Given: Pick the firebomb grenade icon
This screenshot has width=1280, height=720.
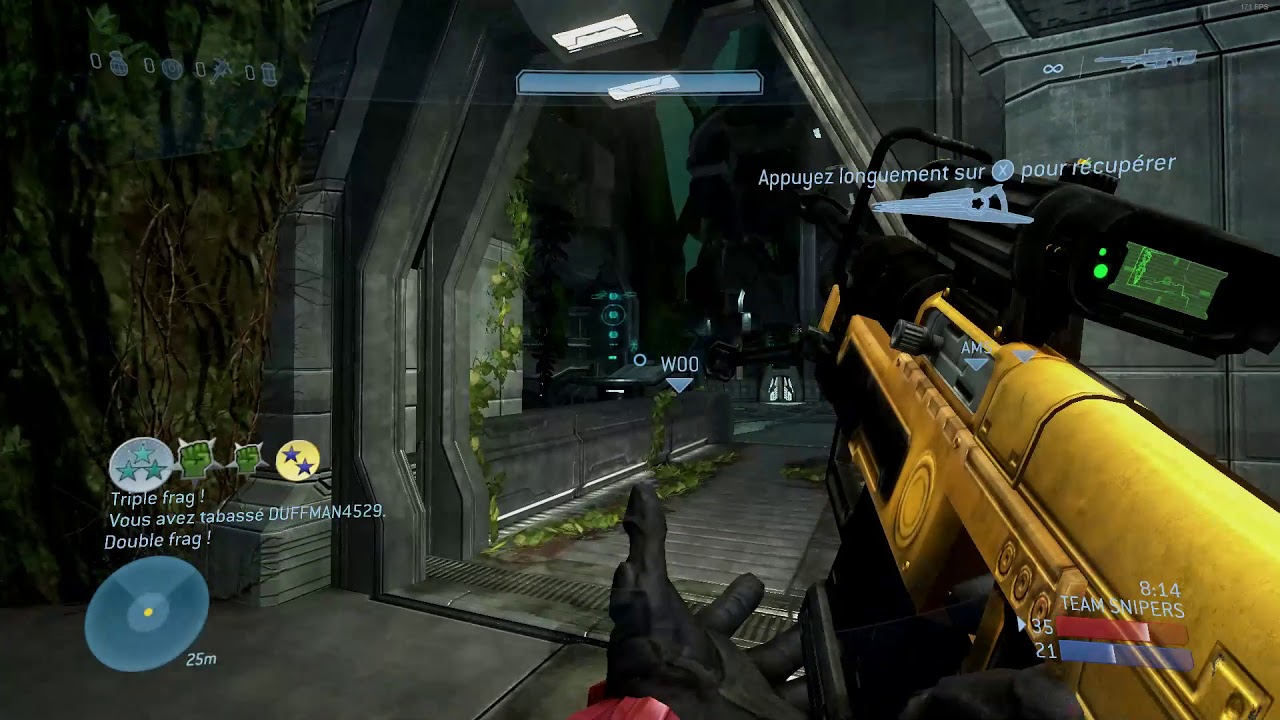Looking at the screenshot, I should [268, 71].
